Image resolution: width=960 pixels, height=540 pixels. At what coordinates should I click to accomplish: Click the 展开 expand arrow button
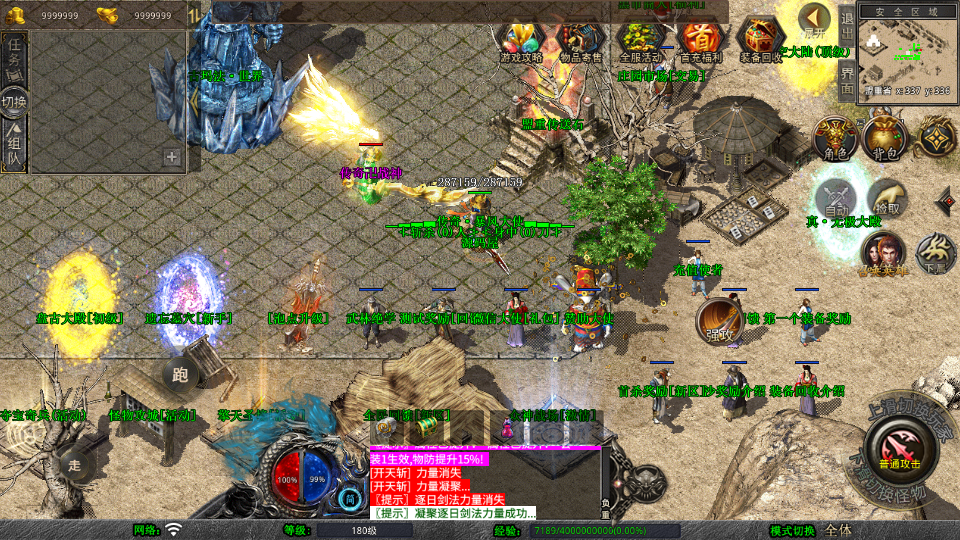[815, 20]
